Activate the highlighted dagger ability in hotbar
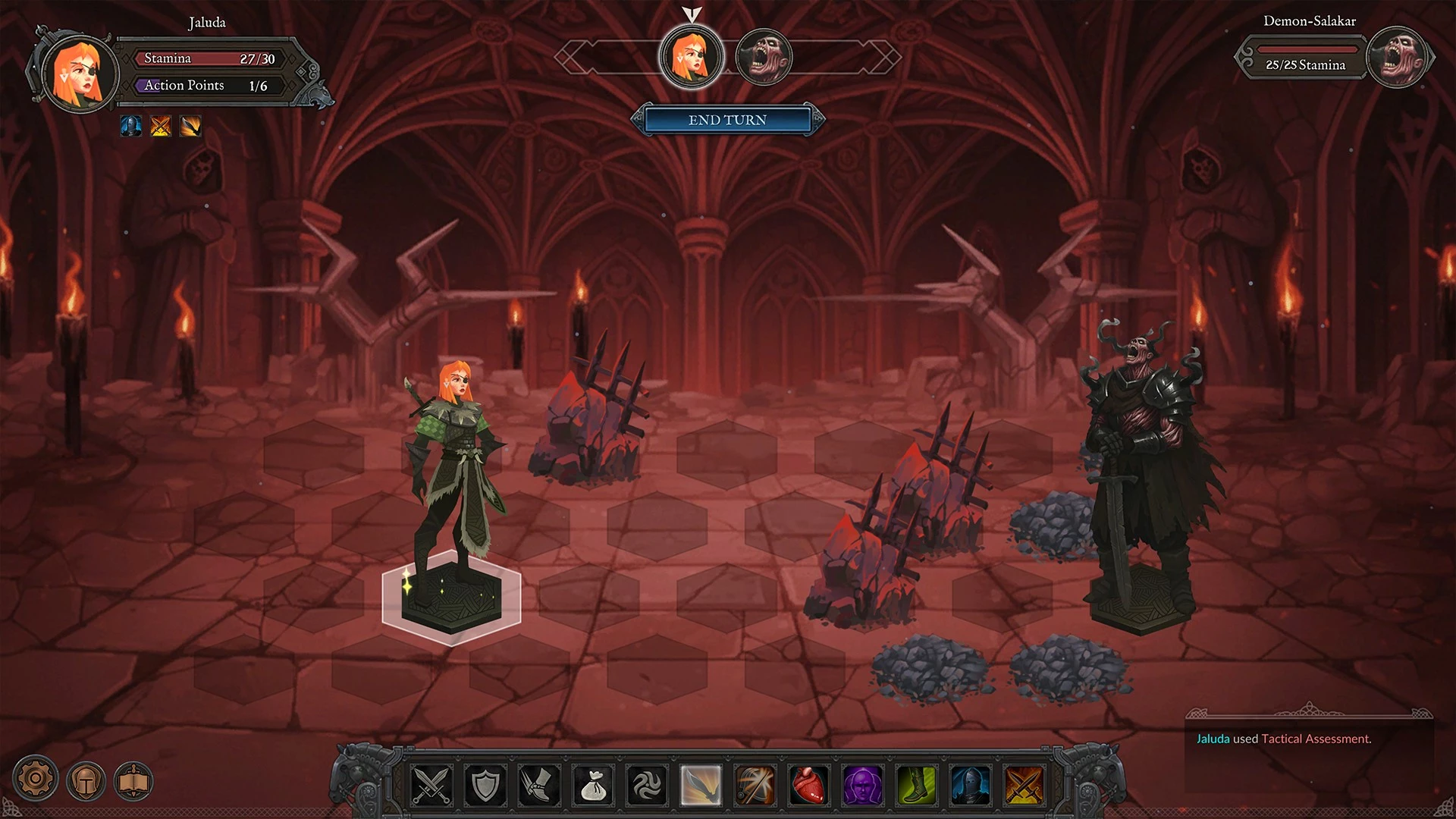This screenshot has height=819, width=1456. [701, 785]
